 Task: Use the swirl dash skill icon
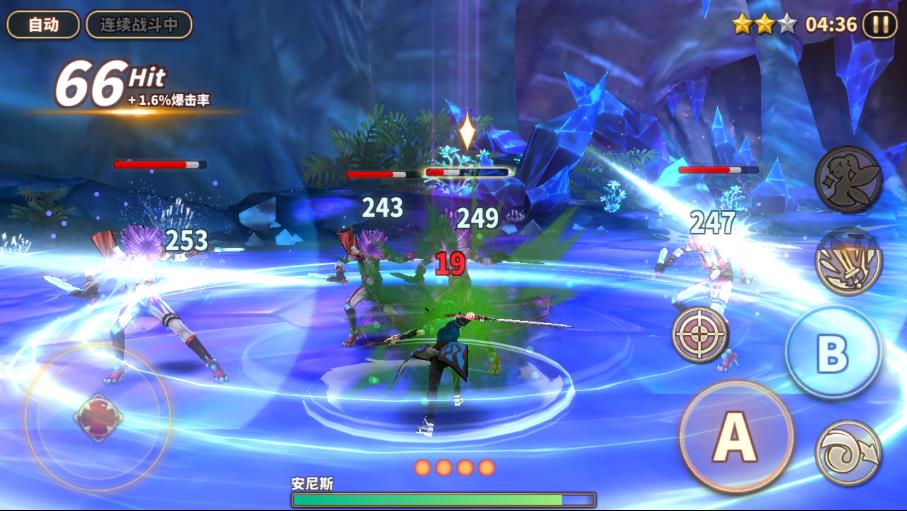848,452
